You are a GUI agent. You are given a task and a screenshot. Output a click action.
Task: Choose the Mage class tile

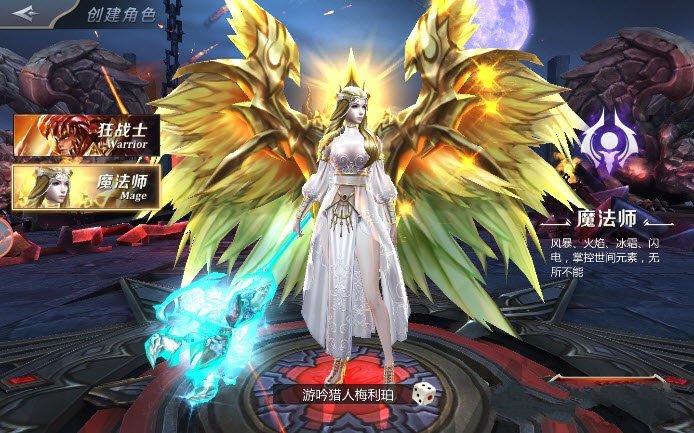point(86,186)
